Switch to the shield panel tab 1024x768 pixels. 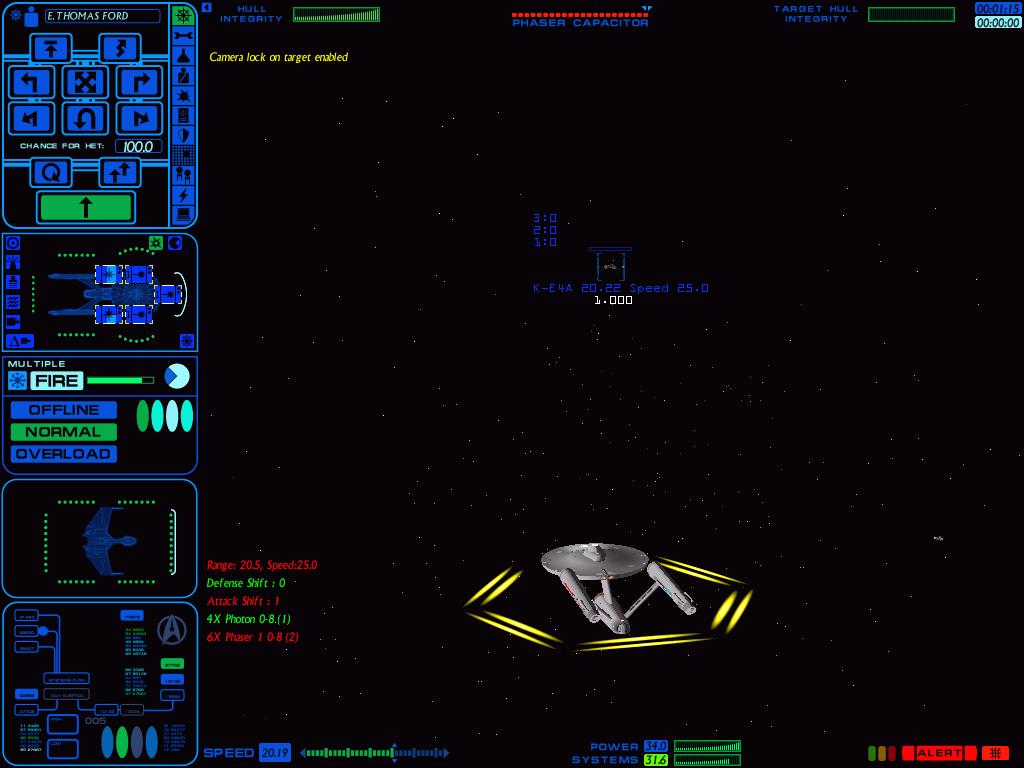(183, 135)
